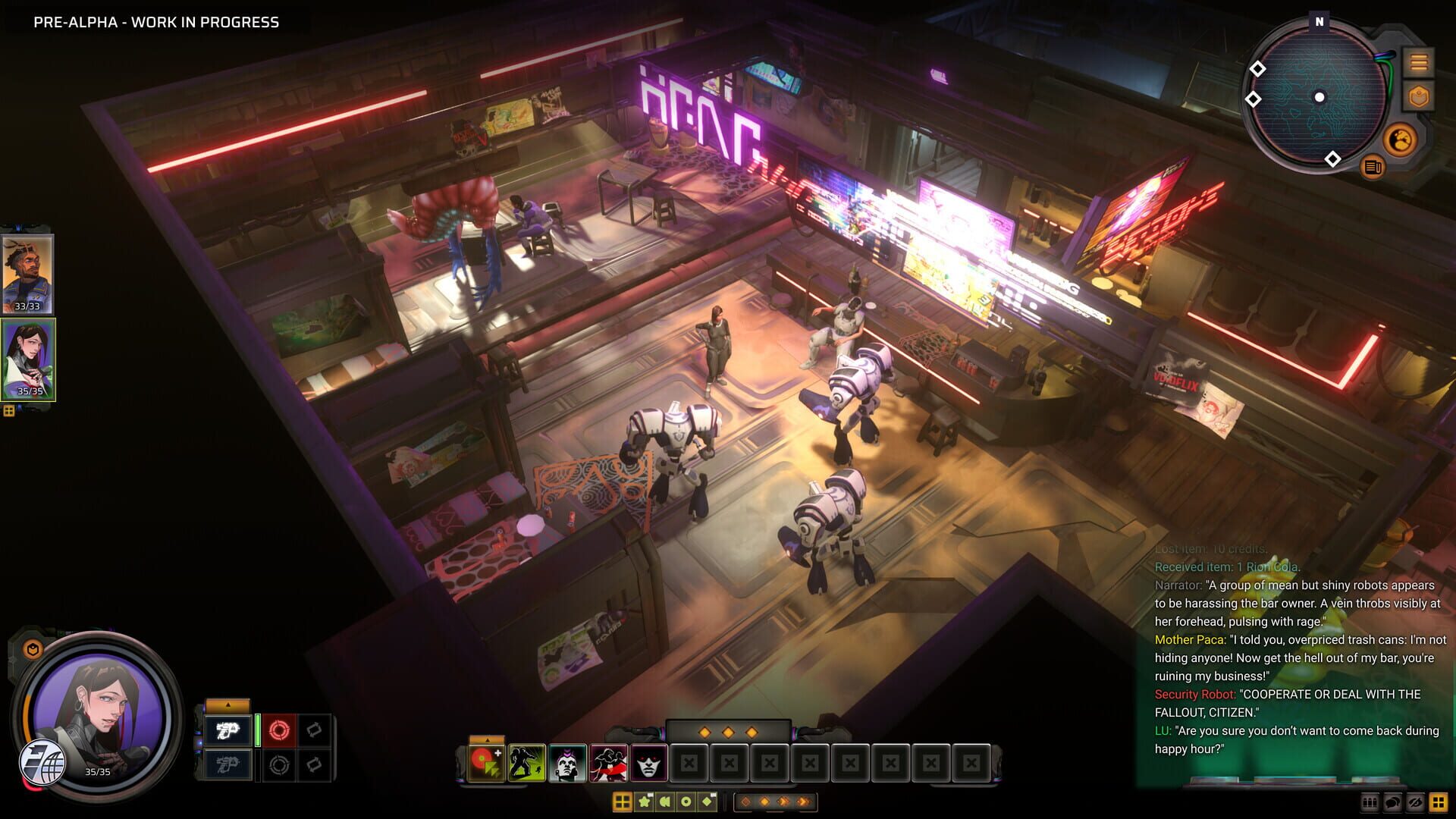Expand the grid panel under the party portraits
1456x819 pixels.
[x=8, y=410]
